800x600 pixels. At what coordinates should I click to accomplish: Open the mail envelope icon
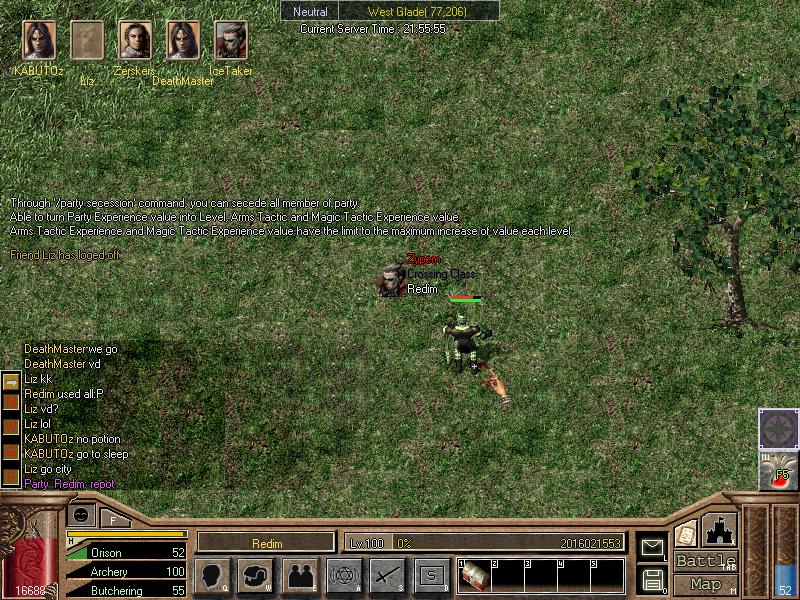click(652, 546)
